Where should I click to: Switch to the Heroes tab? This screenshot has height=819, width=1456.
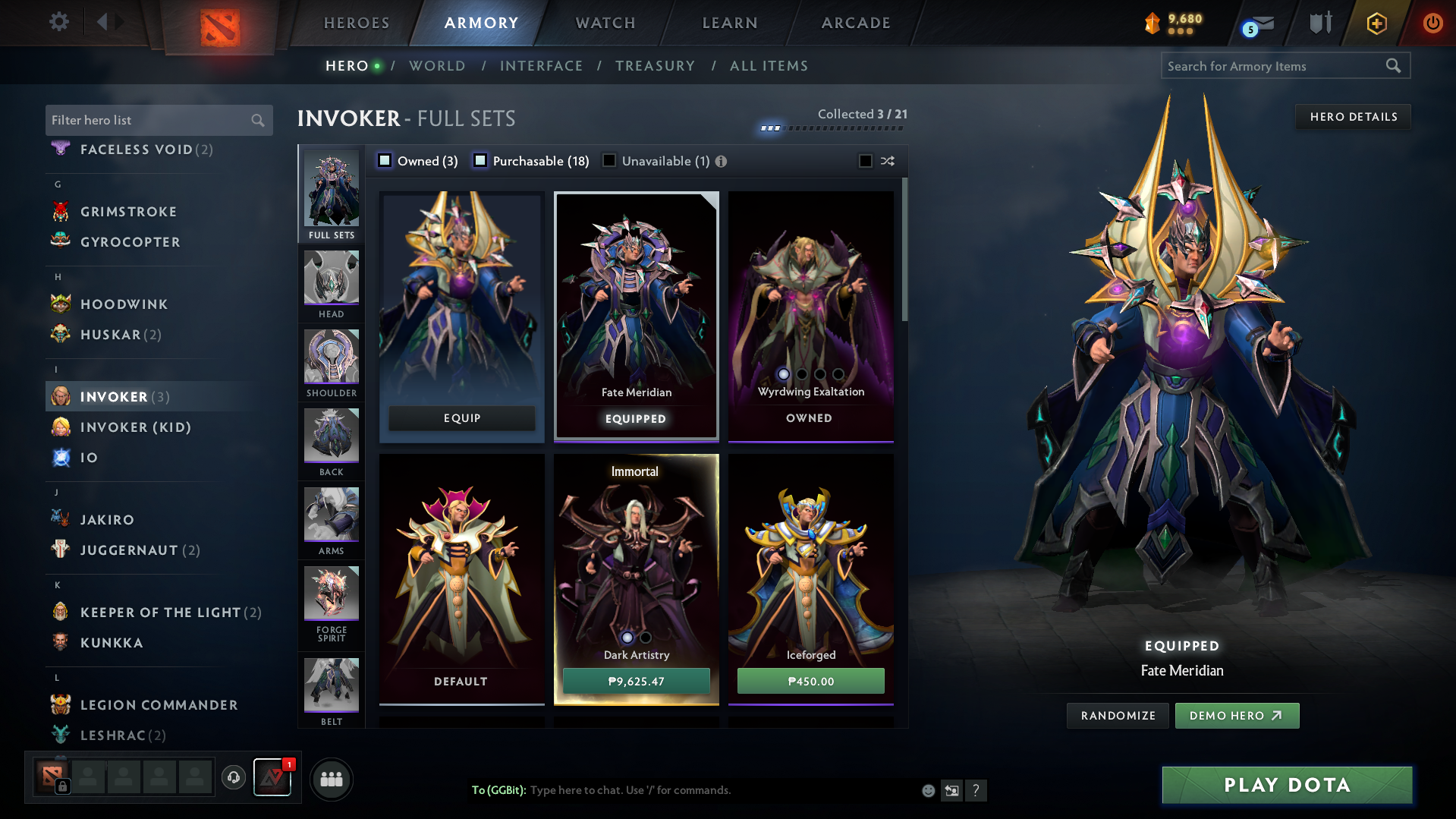[x=357, y=23]
